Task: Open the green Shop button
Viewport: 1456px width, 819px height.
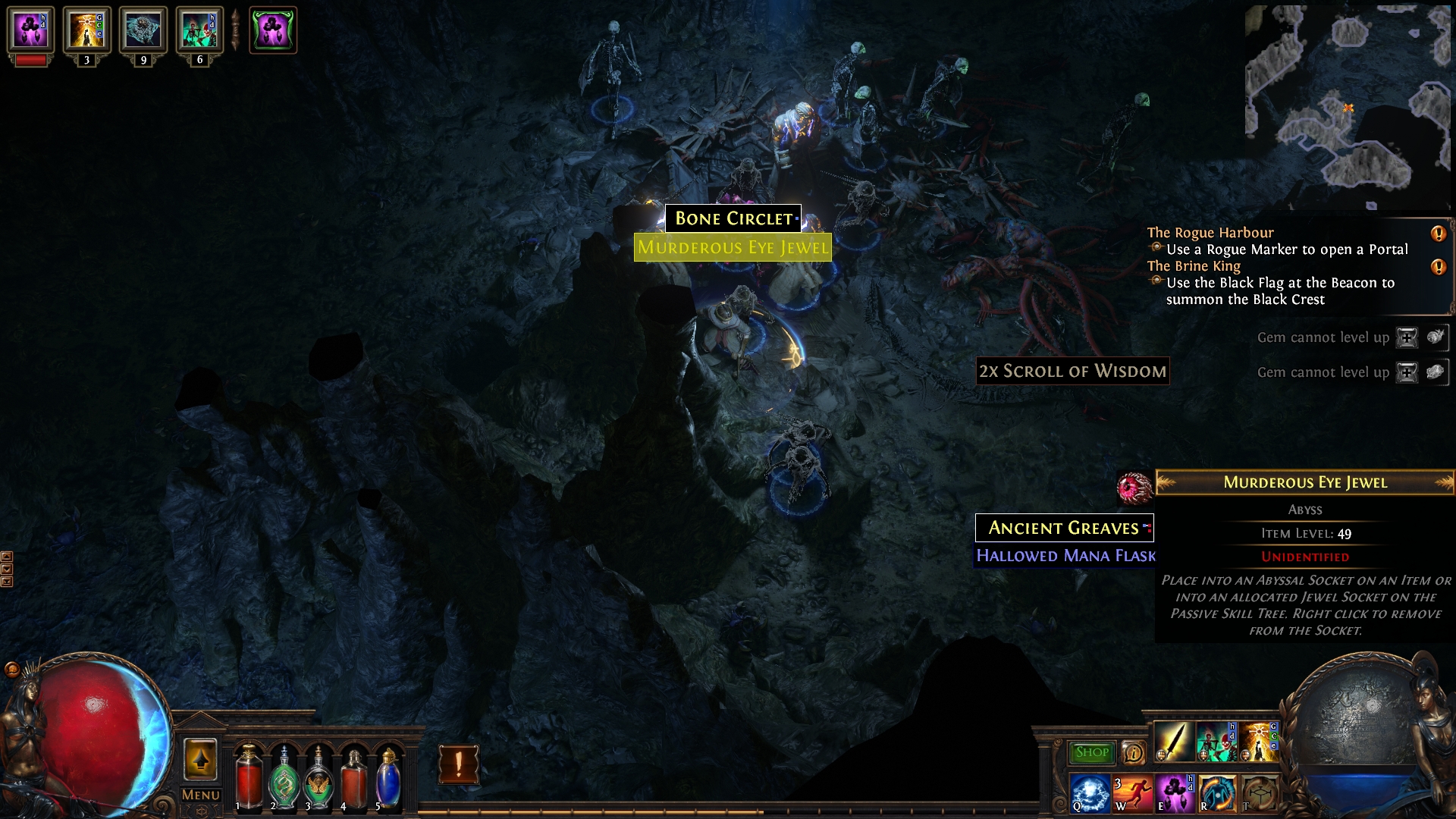Action: (1091, 752)
